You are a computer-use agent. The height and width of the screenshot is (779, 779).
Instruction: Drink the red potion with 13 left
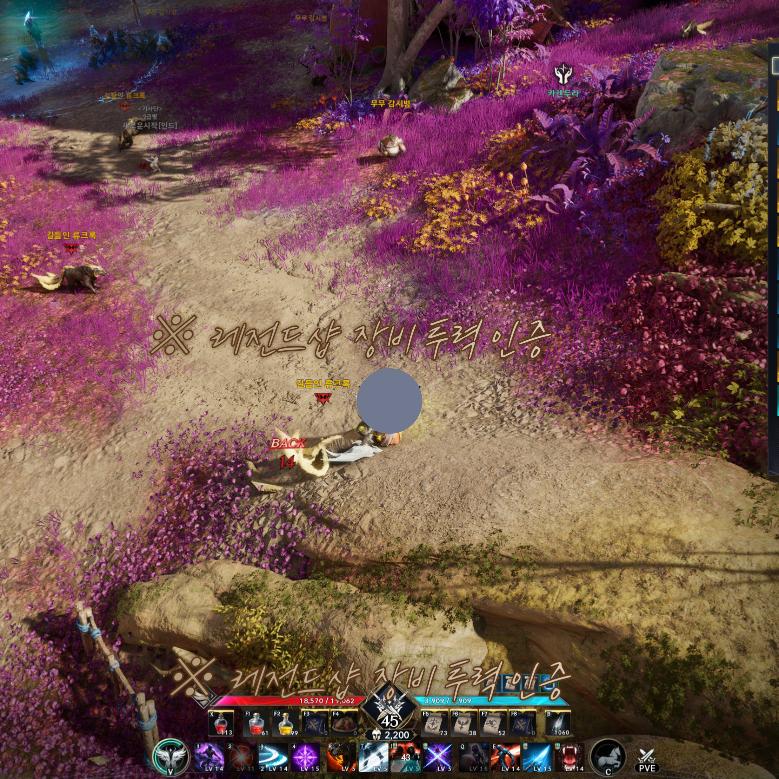coord(221,723)
